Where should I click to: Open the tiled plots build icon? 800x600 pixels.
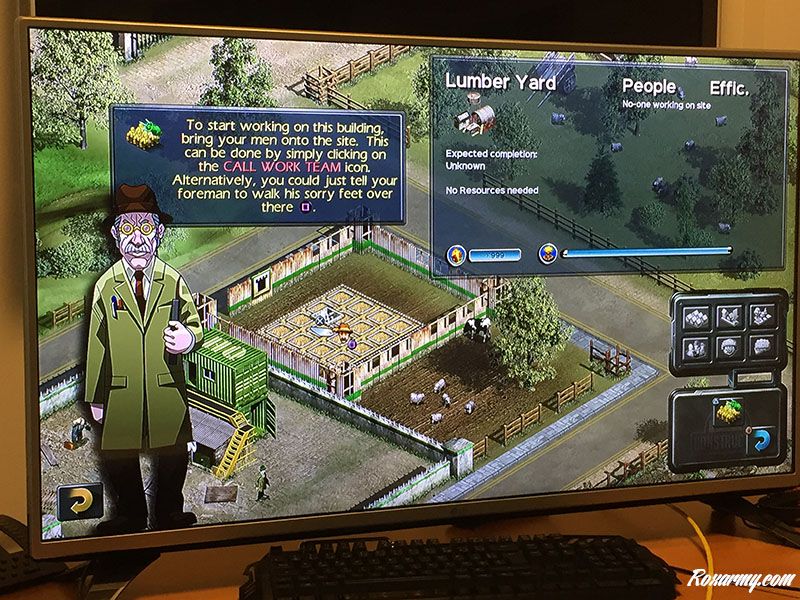(x=697, y=315)
